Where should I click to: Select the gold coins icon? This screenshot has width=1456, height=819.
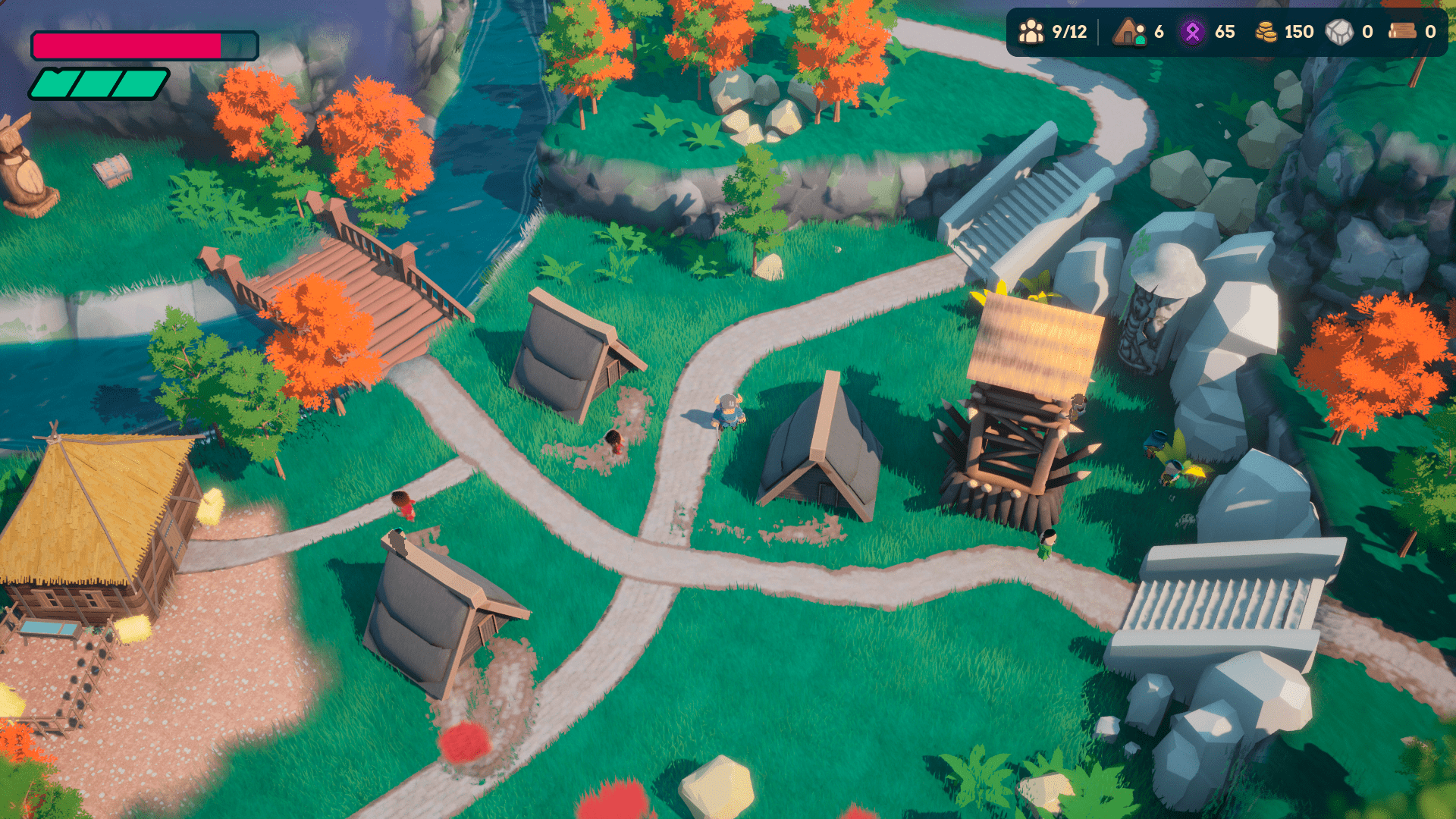1266,32
